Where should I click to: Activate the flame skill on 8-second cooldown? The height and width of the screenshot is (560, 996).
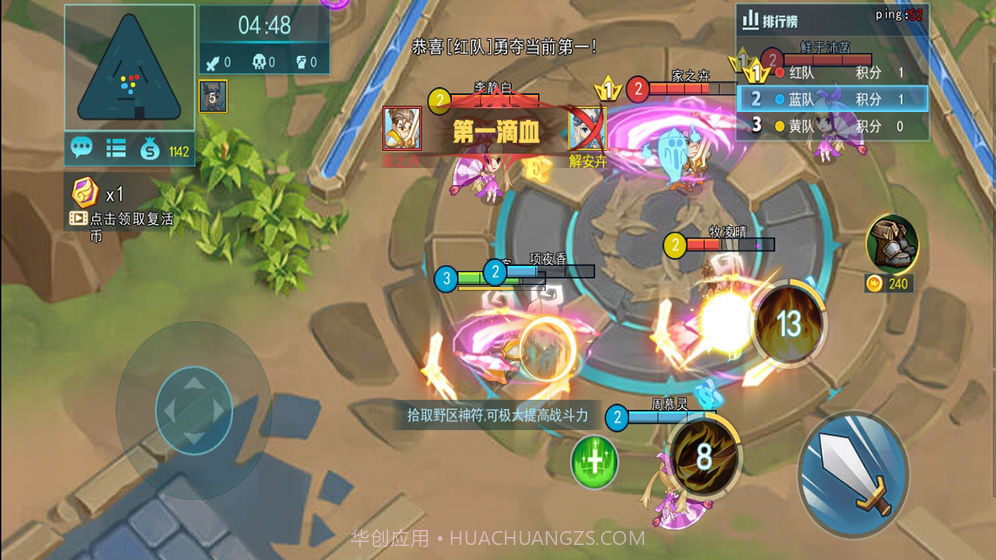[x=704, y=457]
